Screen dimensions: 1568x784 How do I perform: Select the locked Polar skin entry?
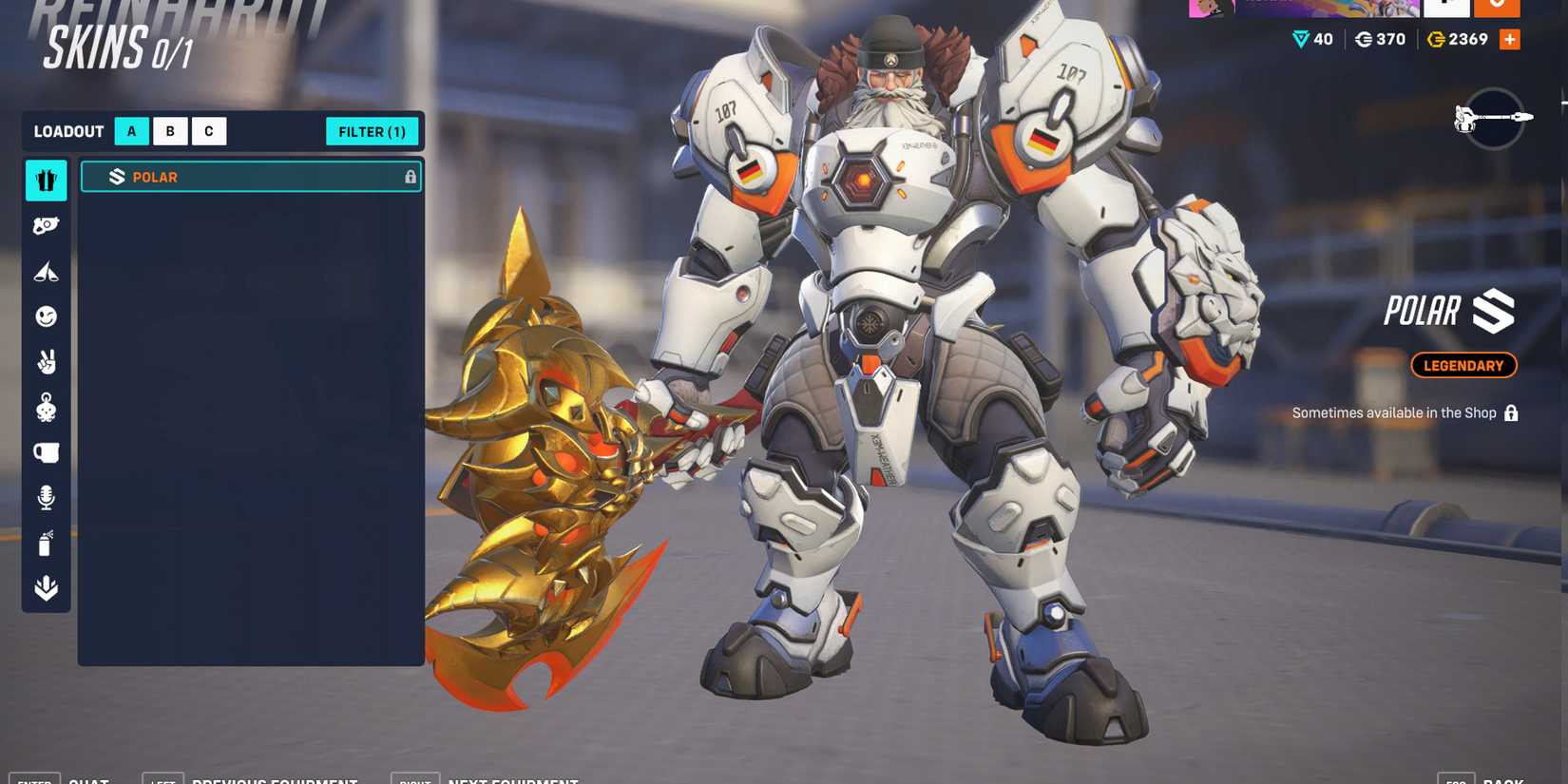coord(250,177)
